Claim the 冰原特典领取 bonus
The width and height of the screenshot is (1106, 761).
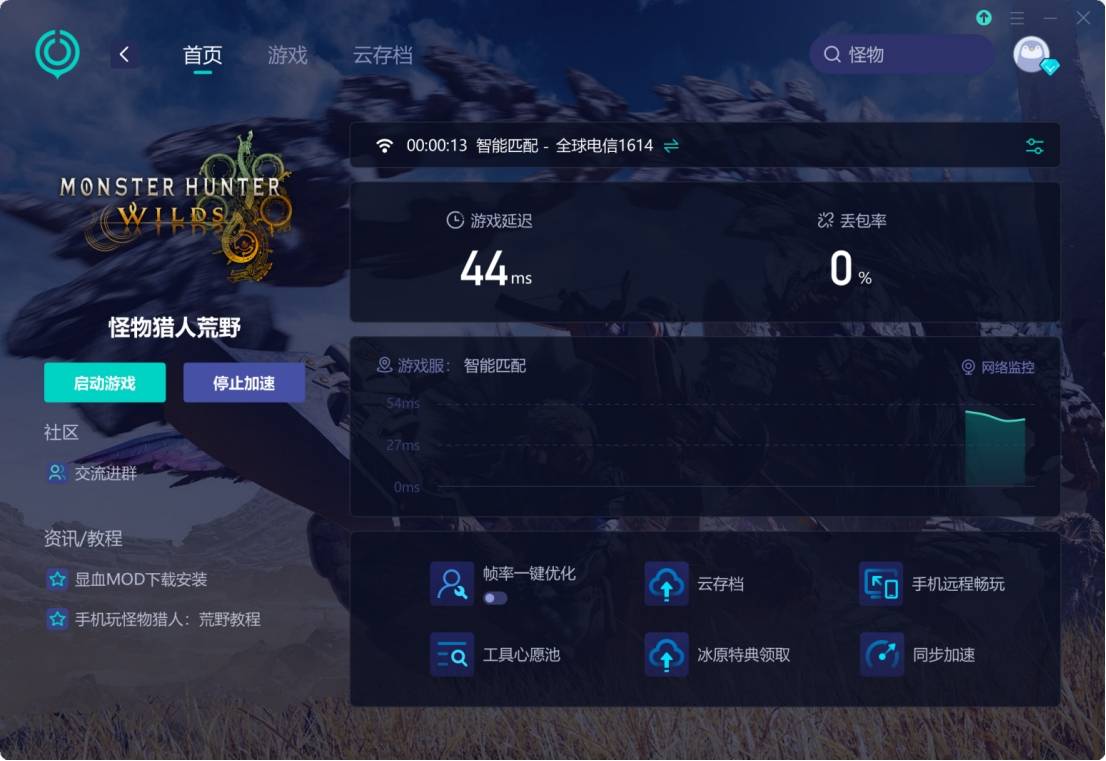[718, 655]
